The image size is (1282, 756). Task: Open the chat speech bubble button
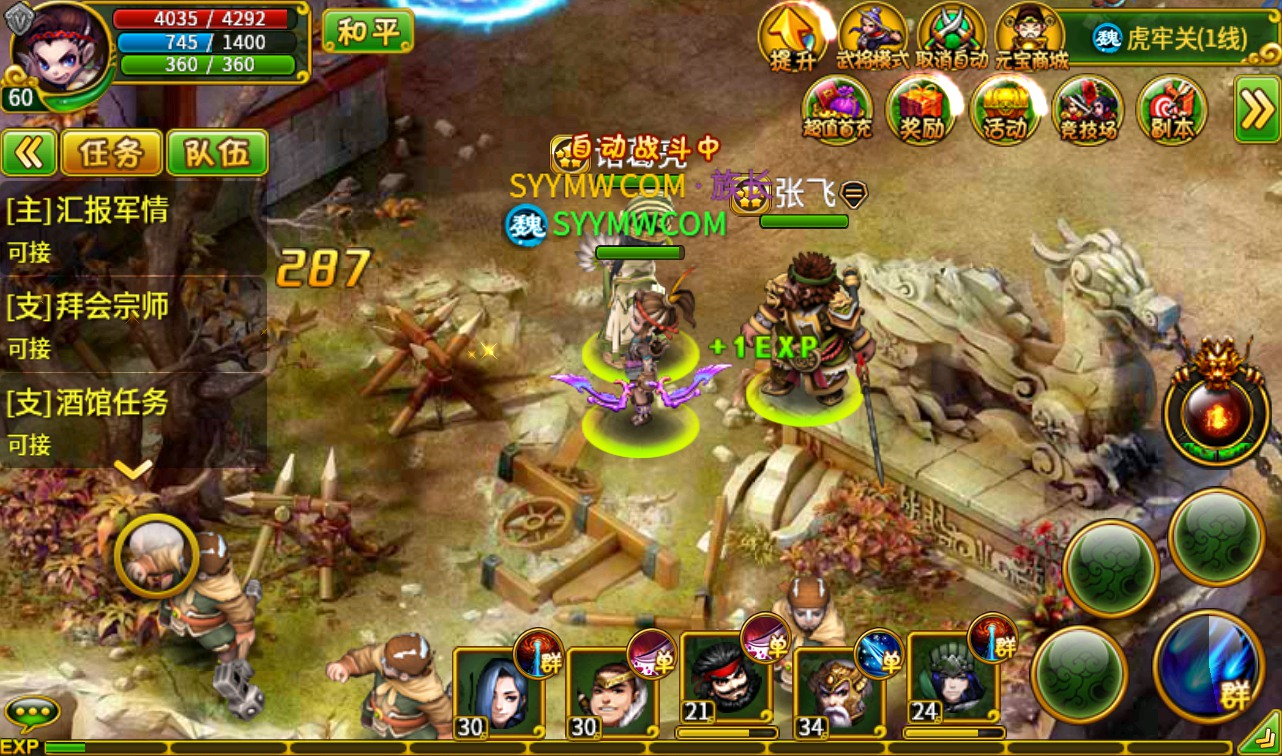tap(32, 713)
